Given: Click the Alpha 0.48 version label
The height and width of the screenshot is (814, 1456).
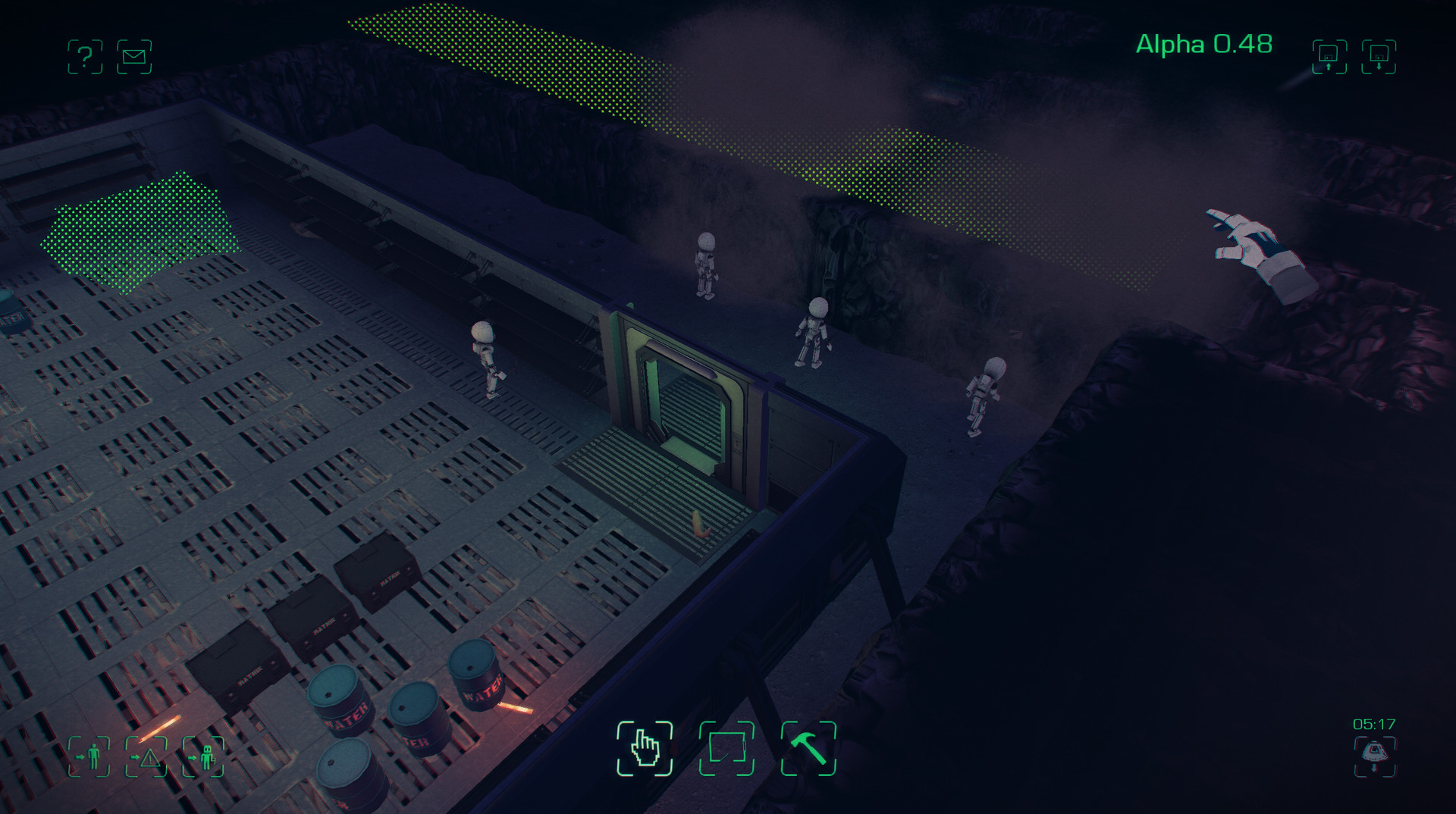Looking at the screenshot, I should point(1203,45).
